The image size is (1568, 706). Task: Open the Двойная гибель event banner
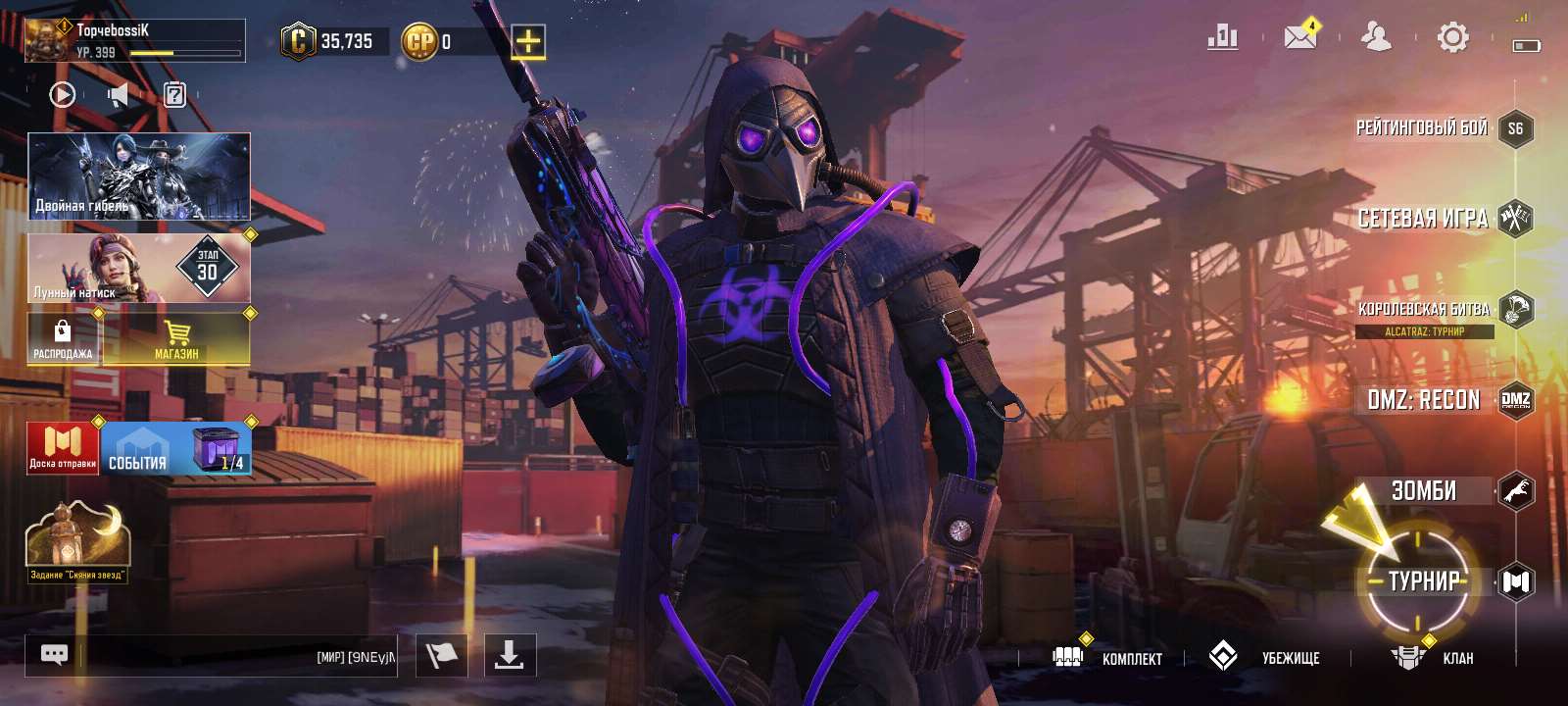tap(137, 176)
